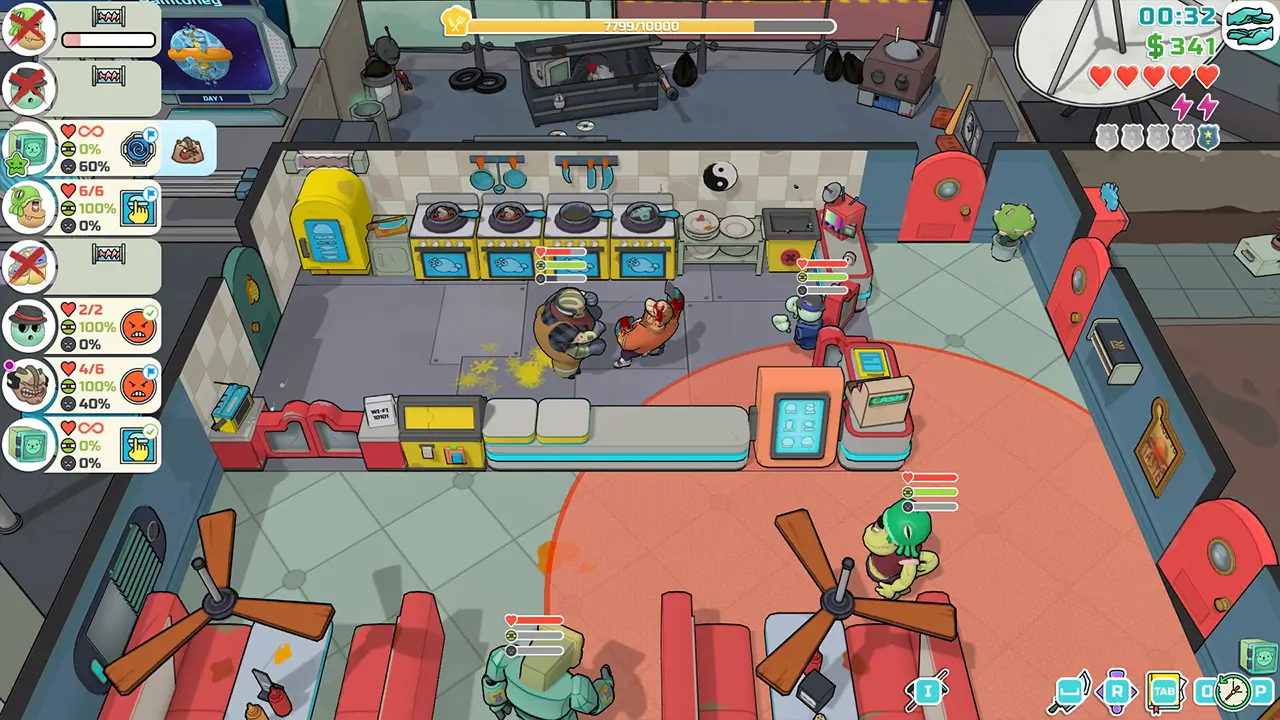The height and width of the screenshot is (720, 1280).
Task: Click the crossed-out green alien with black hat
Action: [29, 88]
